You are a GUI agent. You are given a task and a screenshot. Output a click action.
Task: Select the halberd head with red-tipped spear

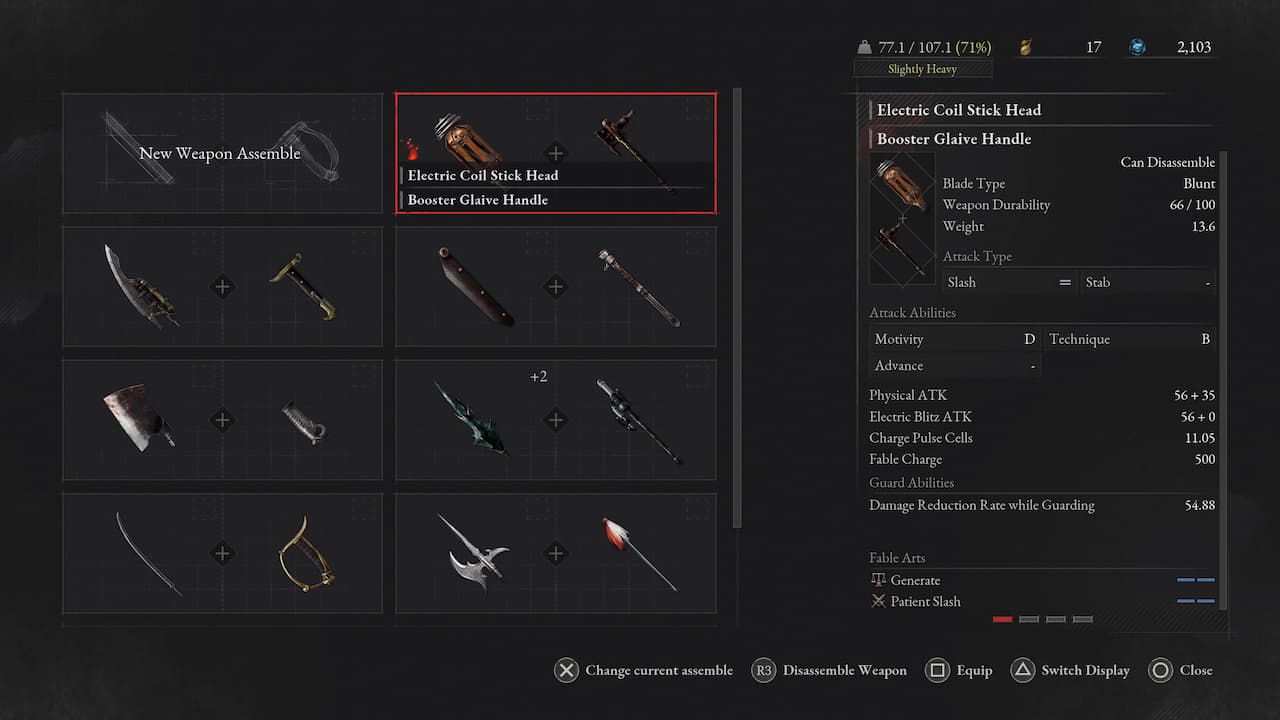click(x=556, y=553)
